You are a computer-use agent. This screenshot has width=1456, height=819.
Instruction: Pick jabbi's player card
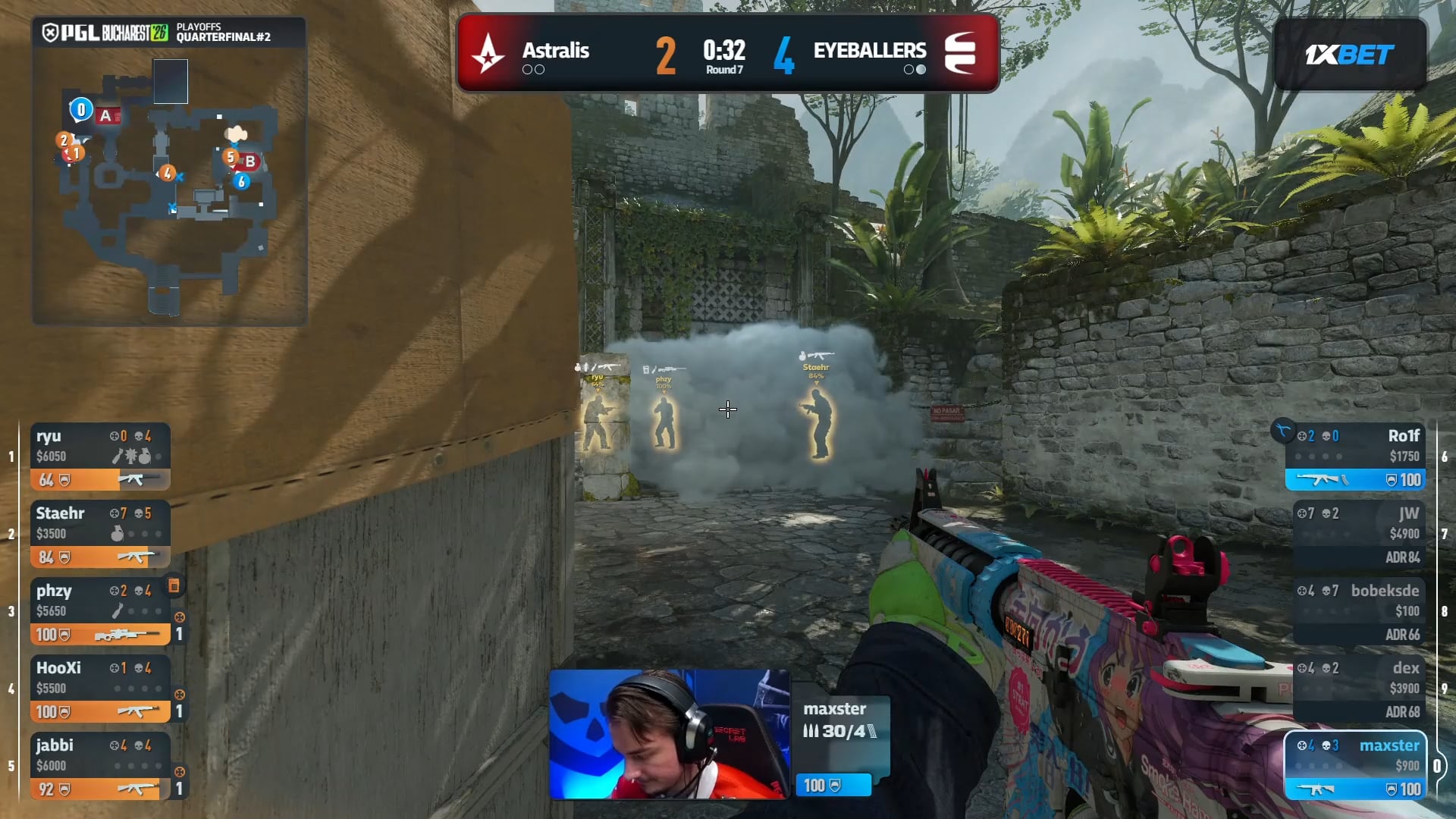click(x=100, y=766)
